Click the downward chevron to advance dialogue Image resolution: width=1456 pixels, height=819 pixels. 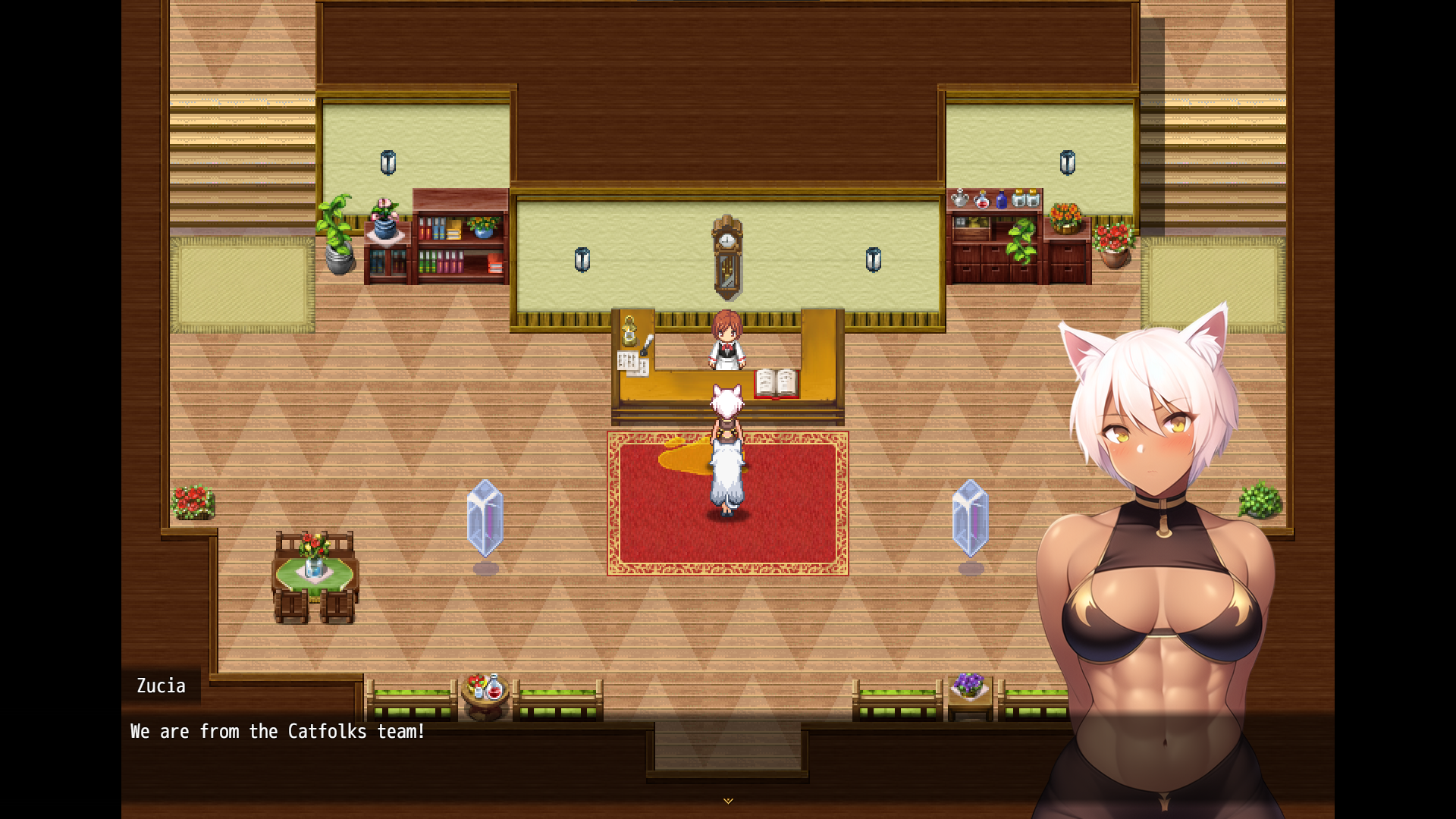point(727,800)
